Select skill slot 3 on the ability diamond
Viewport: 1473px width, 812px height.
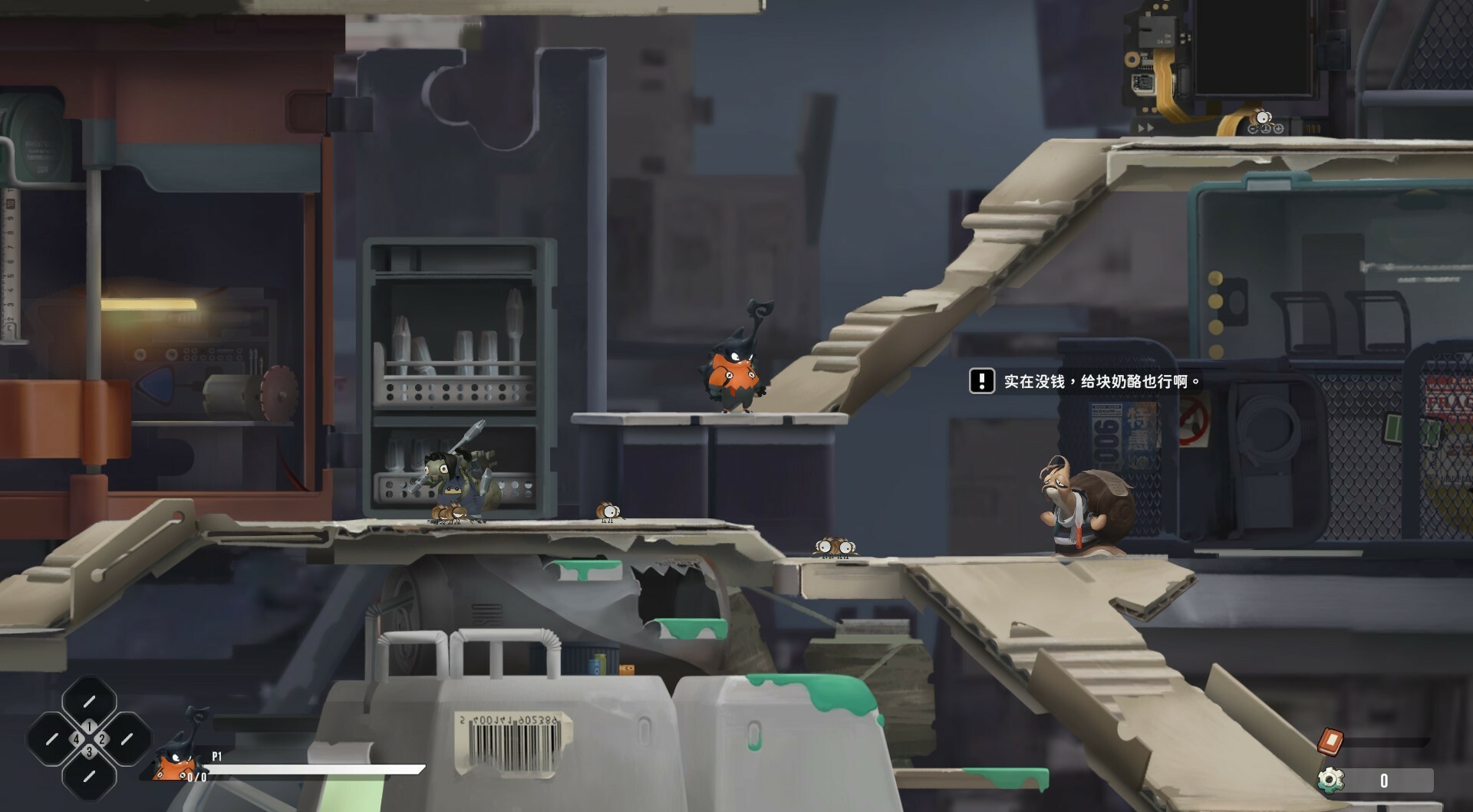tap(90, 752)
